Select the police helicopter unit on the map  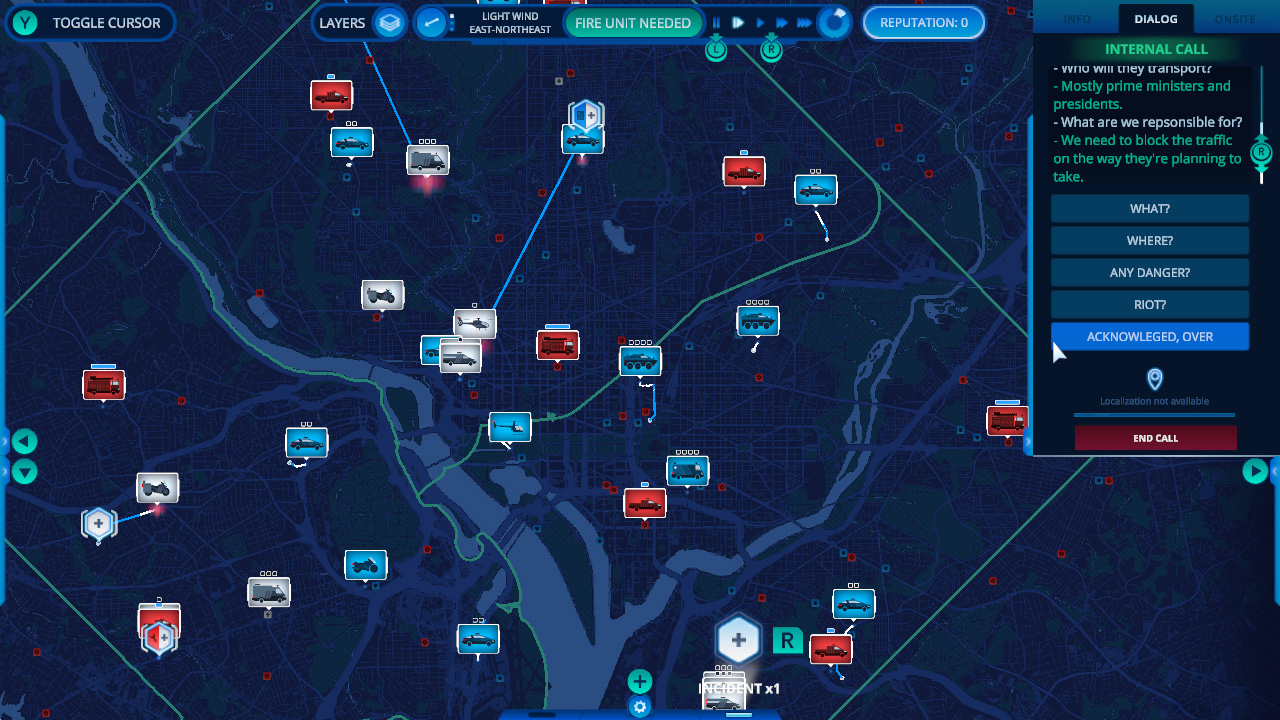click(x=477, y=322)
